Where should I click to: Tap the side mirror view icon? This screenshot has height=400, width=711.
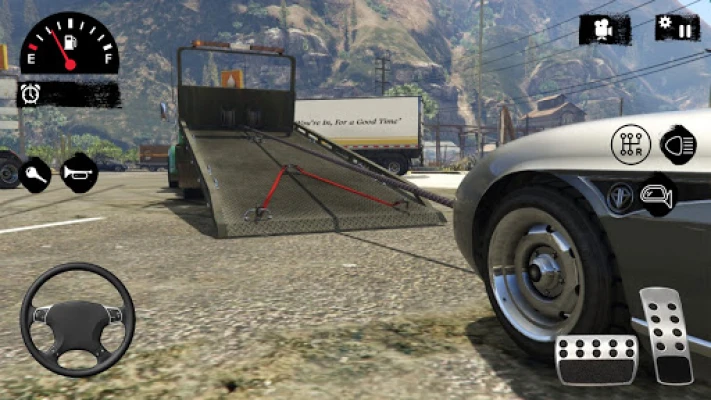tap(656, 194)
